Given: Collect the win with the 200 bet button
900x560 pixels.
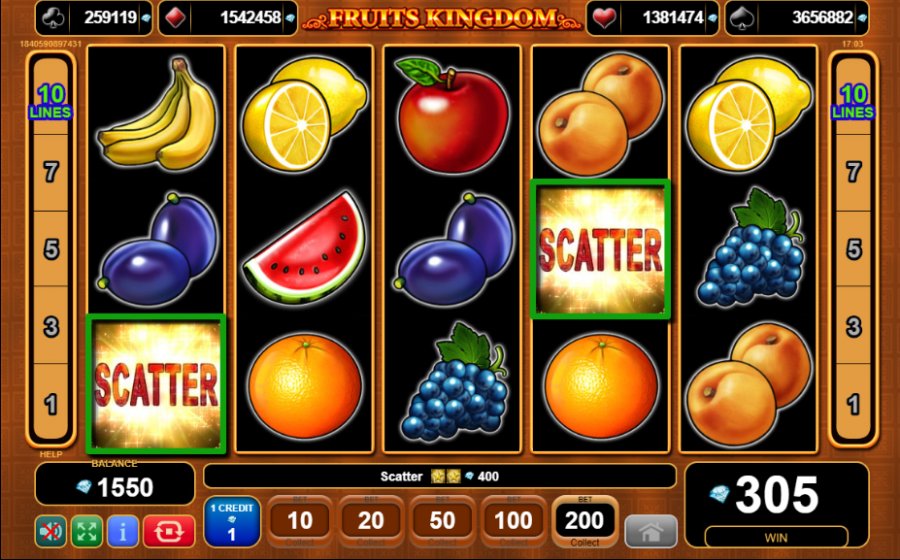Looking at the screenshot, I should (x=584, y=521).
